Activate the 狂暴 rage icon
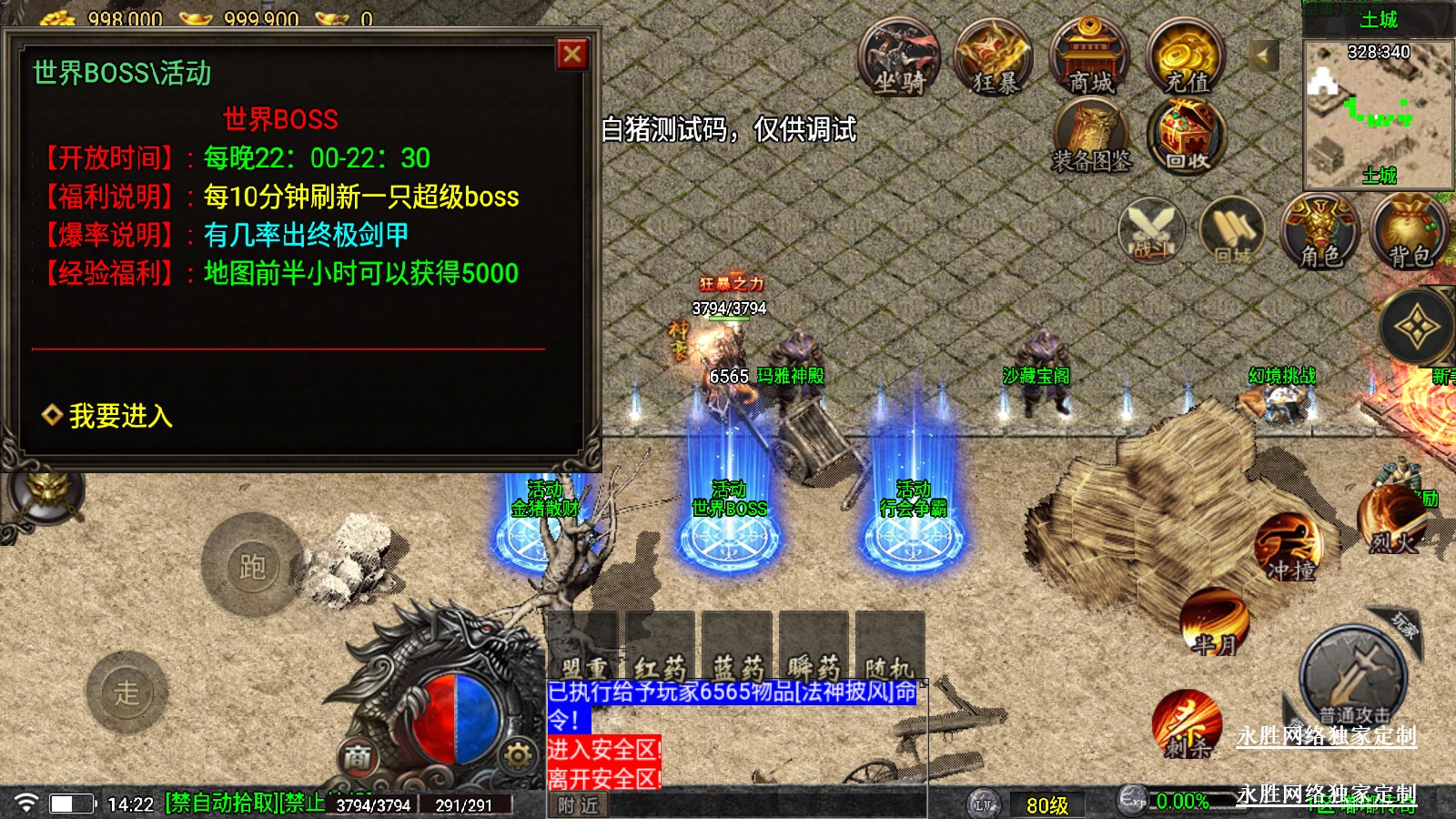This screenshot has width=1456, height=819. coord(994,59)
